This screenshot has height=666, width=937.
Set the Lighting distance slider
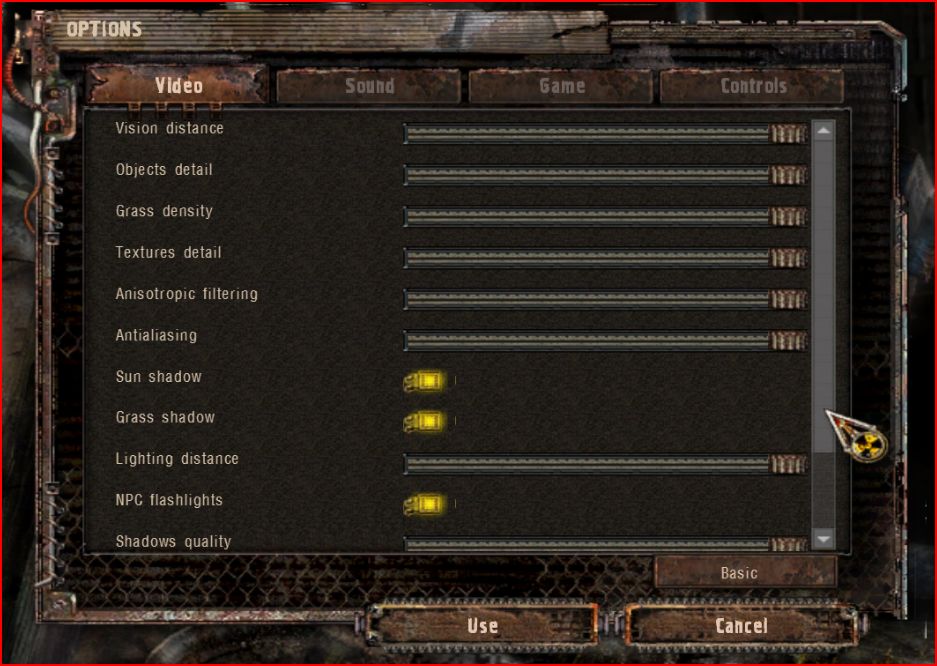point(604,464)
